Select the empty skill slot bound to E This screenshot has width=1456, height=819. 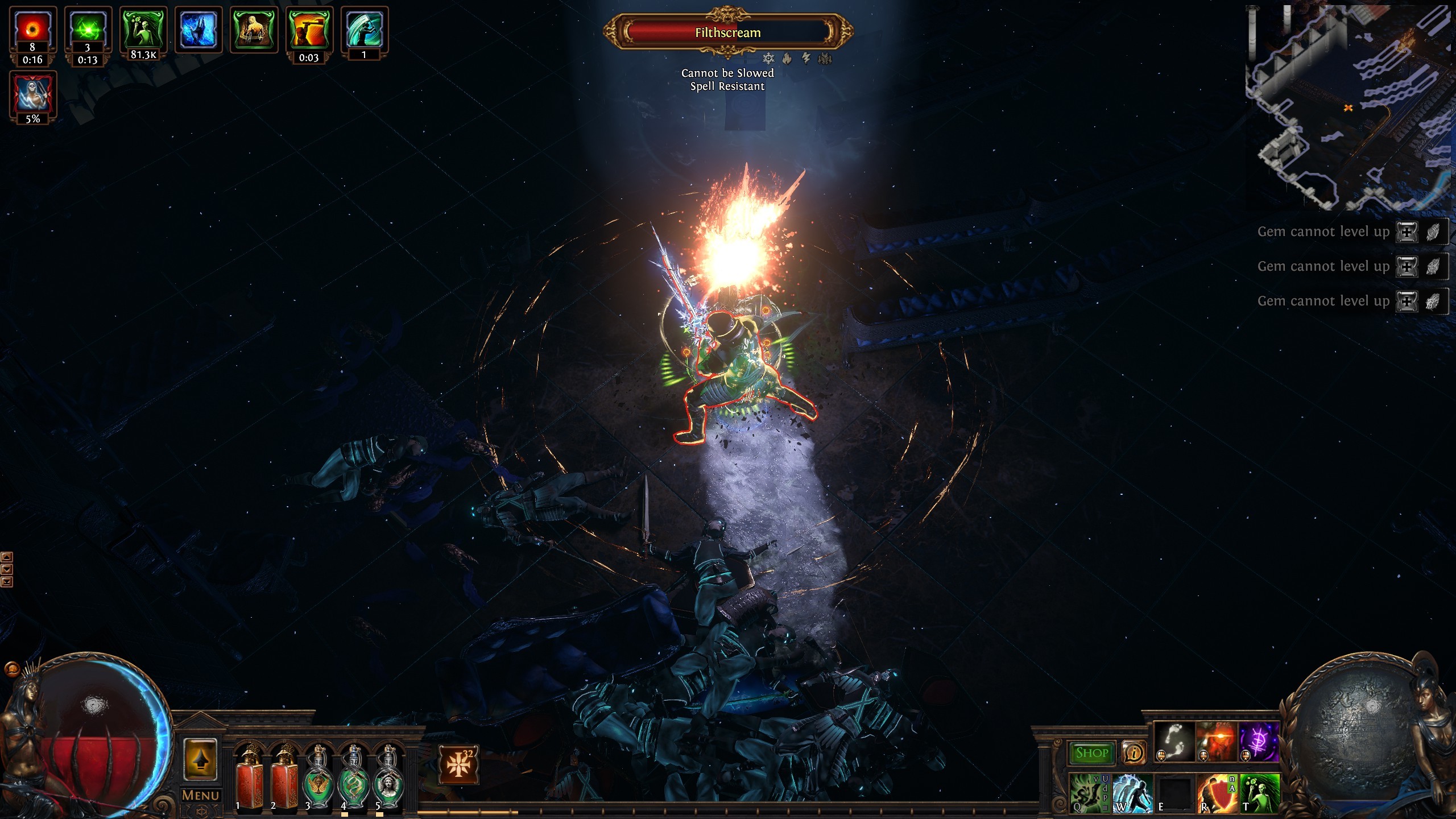click(1174, 792)
